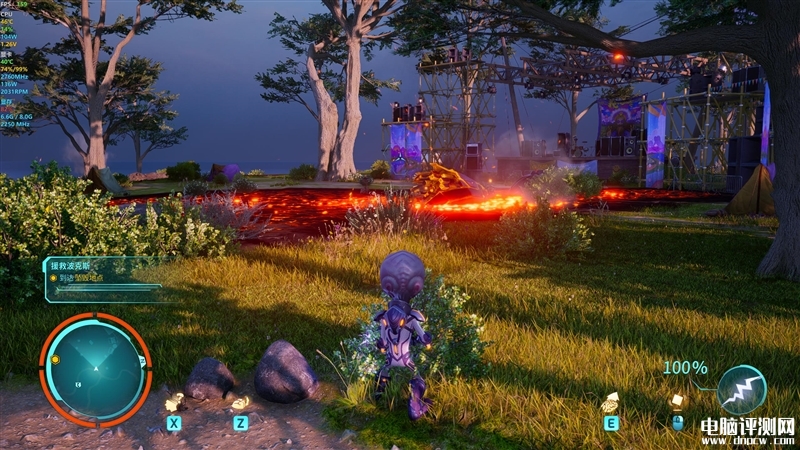
Task: Open the circular radar minimap
Action: tap(96, 369)
